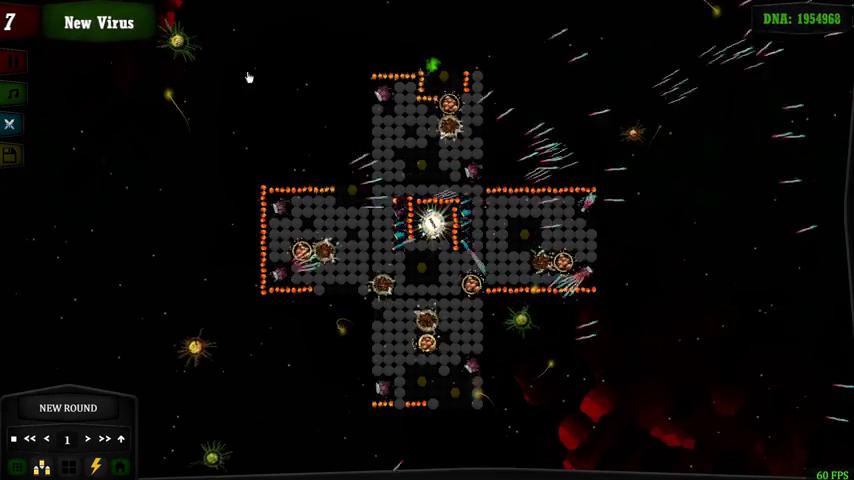The image size is (854, 480).
Task: Click the white up arrow button
Action: tap(121, 439)
